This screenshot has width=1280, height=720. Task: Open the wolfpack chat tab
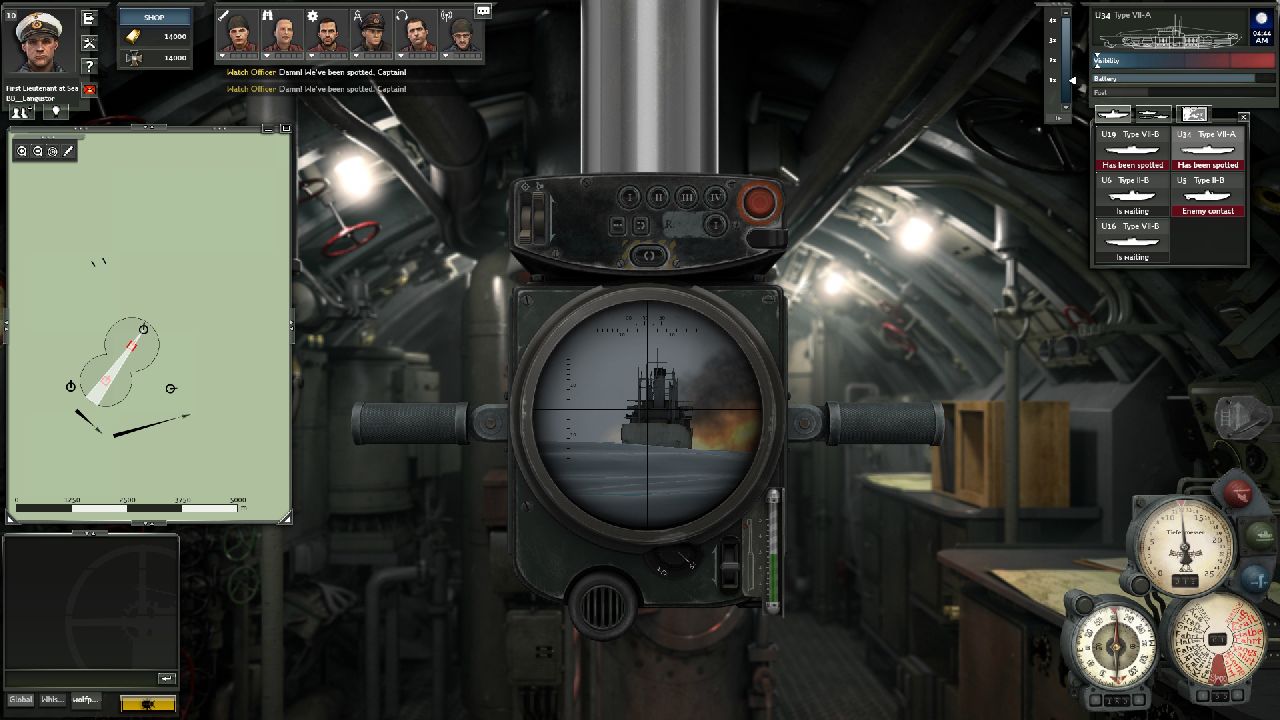[x=85, y=700]
